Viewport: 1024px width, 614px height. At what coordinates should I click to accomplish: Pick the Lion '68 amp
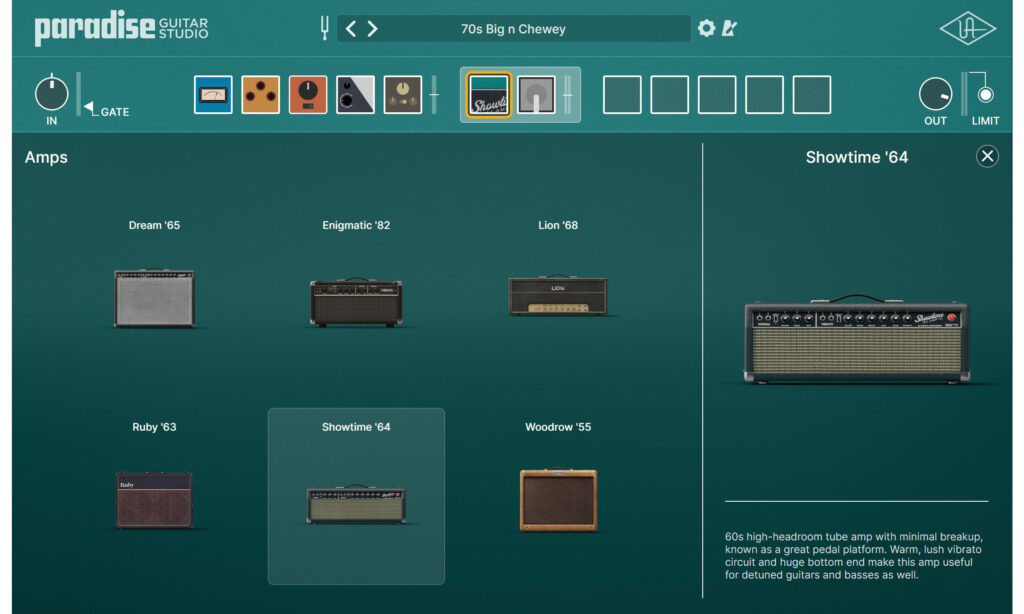[558, 295]
